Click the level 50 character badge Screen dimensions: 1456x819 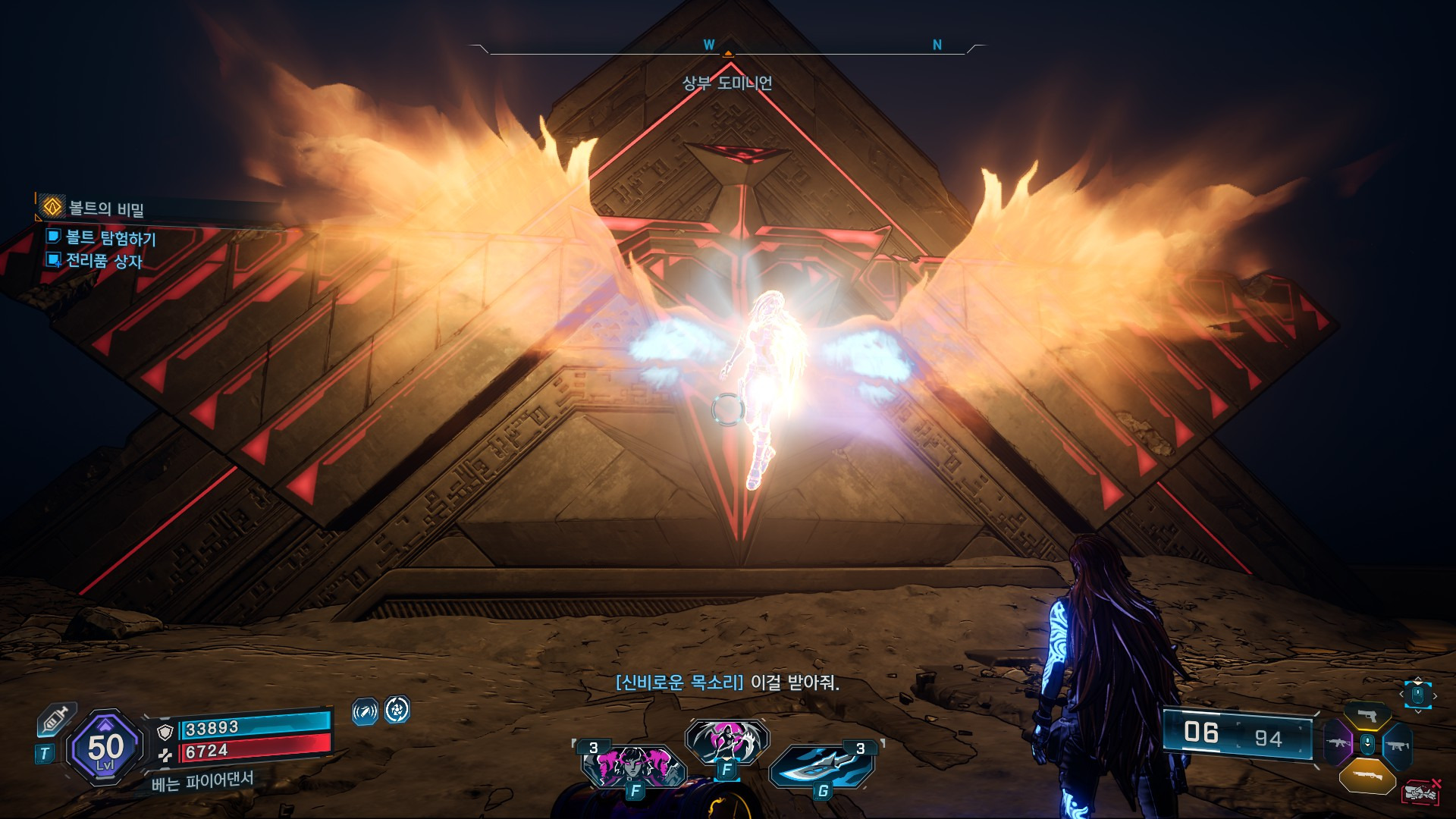(105, 748)
